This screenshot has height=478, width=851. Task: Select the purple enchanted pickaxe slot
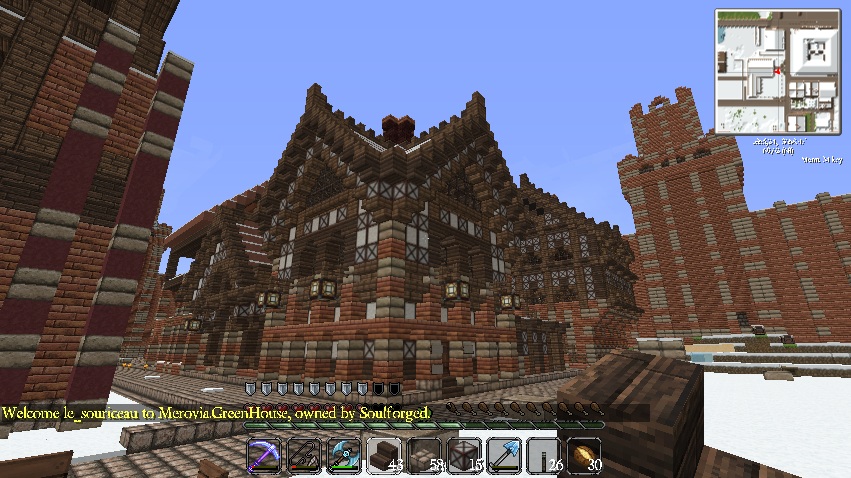click(265, 454)
